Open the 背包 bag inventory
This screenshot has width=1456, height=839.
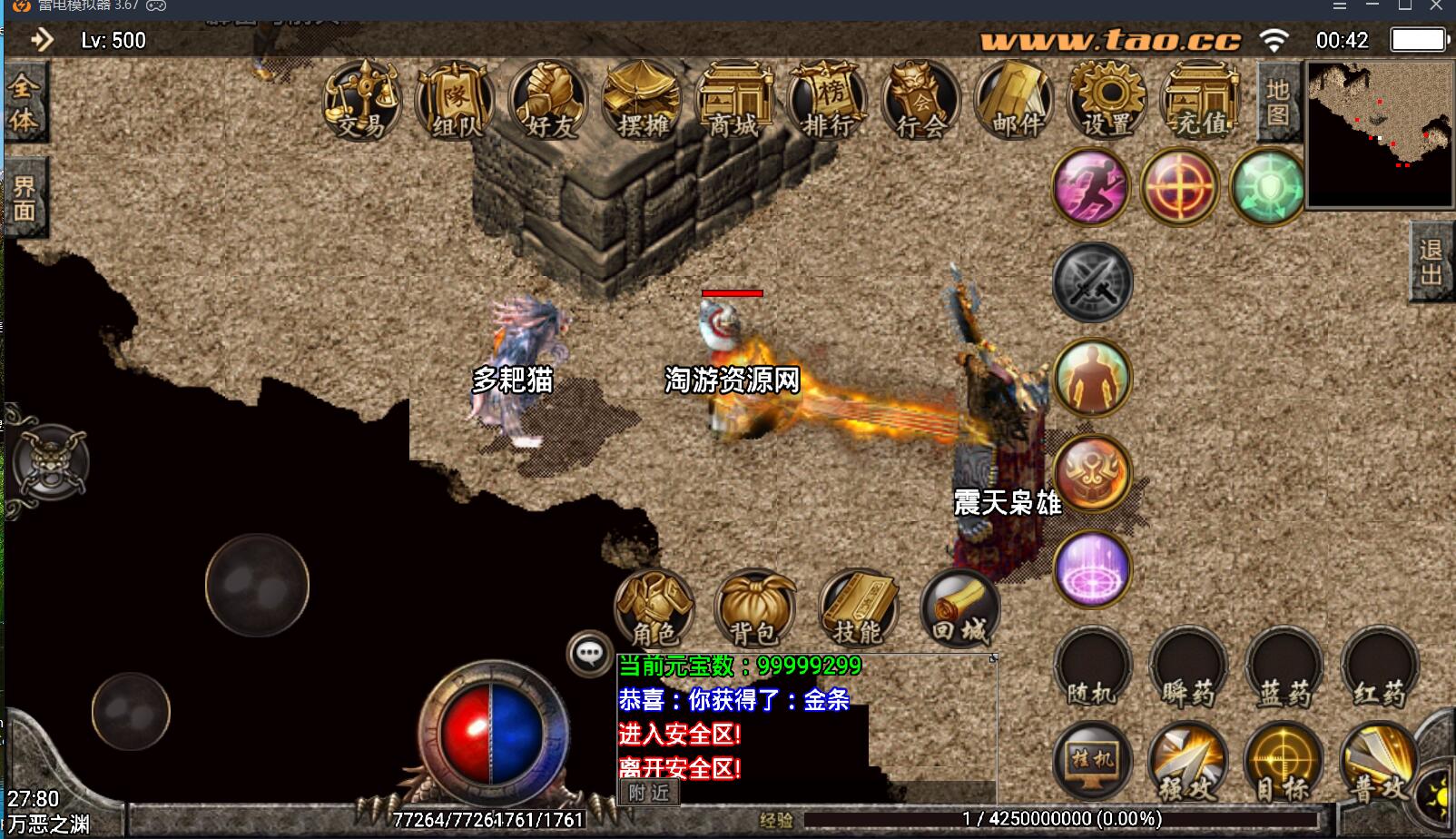coord(755,608)
